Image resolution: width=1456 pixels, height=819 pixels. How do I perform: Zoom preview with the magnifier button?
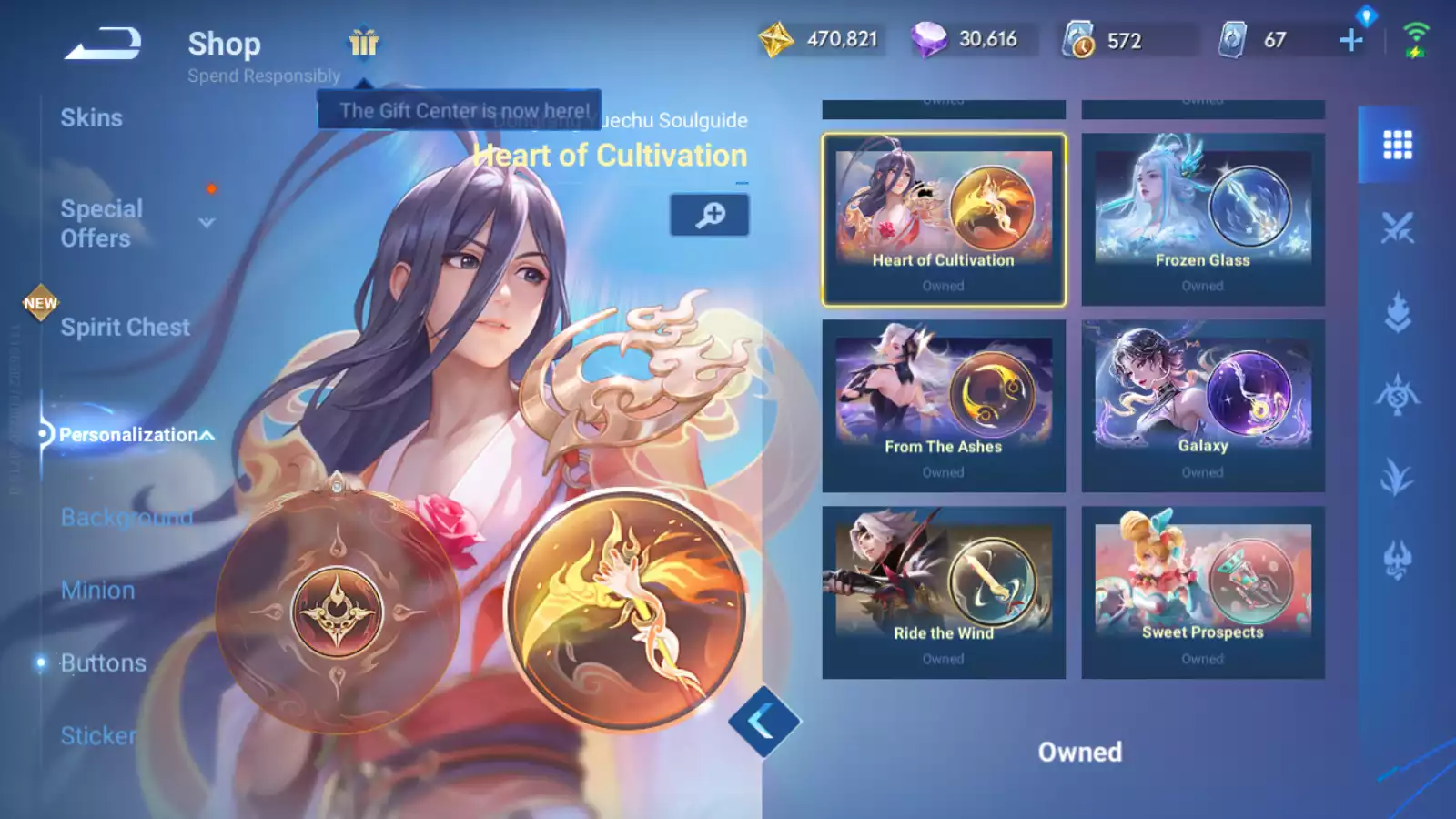tap(710, 215)
